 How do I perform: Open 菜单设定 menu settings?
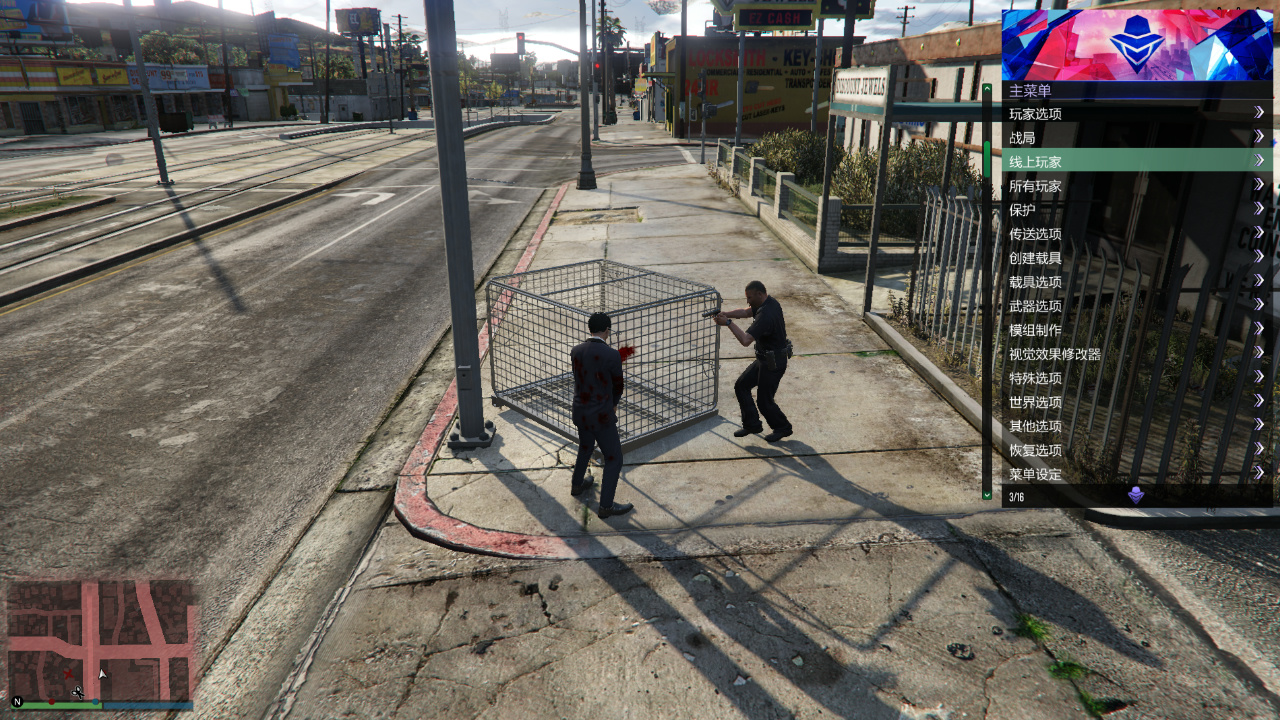click(1135, 474)
